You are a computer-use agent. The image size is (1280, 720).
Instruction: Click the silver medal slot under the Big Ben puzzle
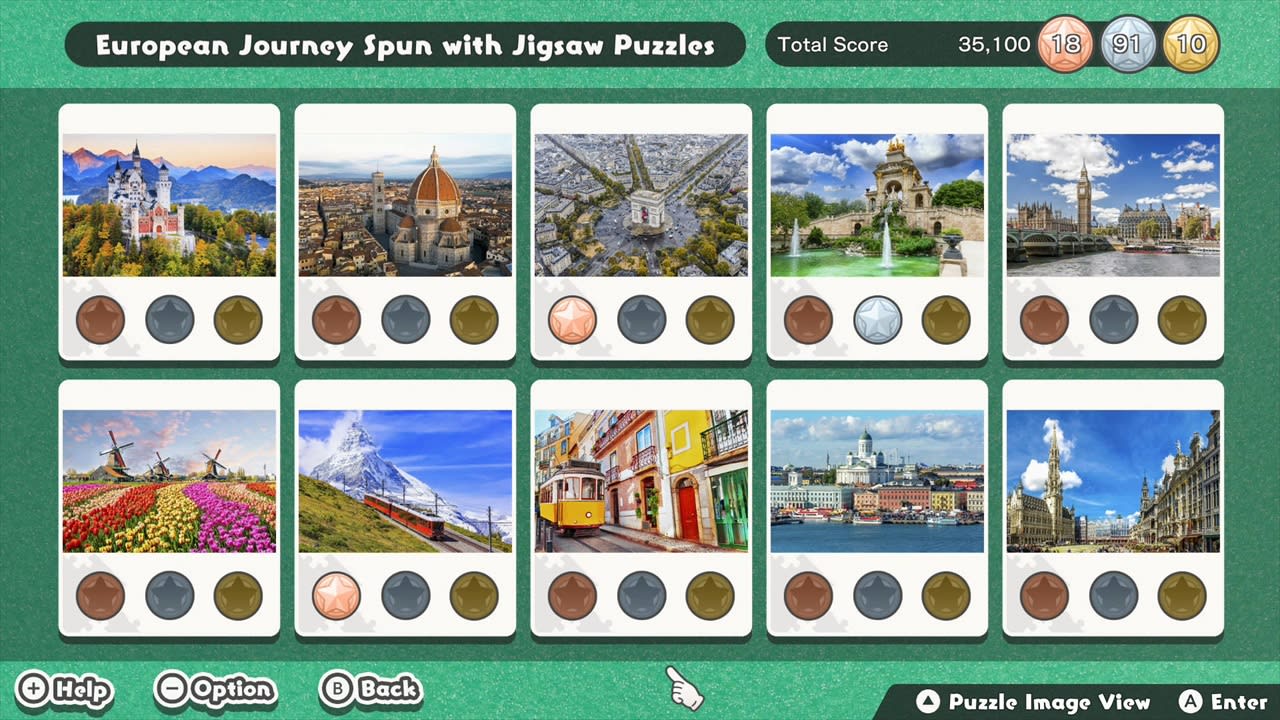pos(1114,320)
